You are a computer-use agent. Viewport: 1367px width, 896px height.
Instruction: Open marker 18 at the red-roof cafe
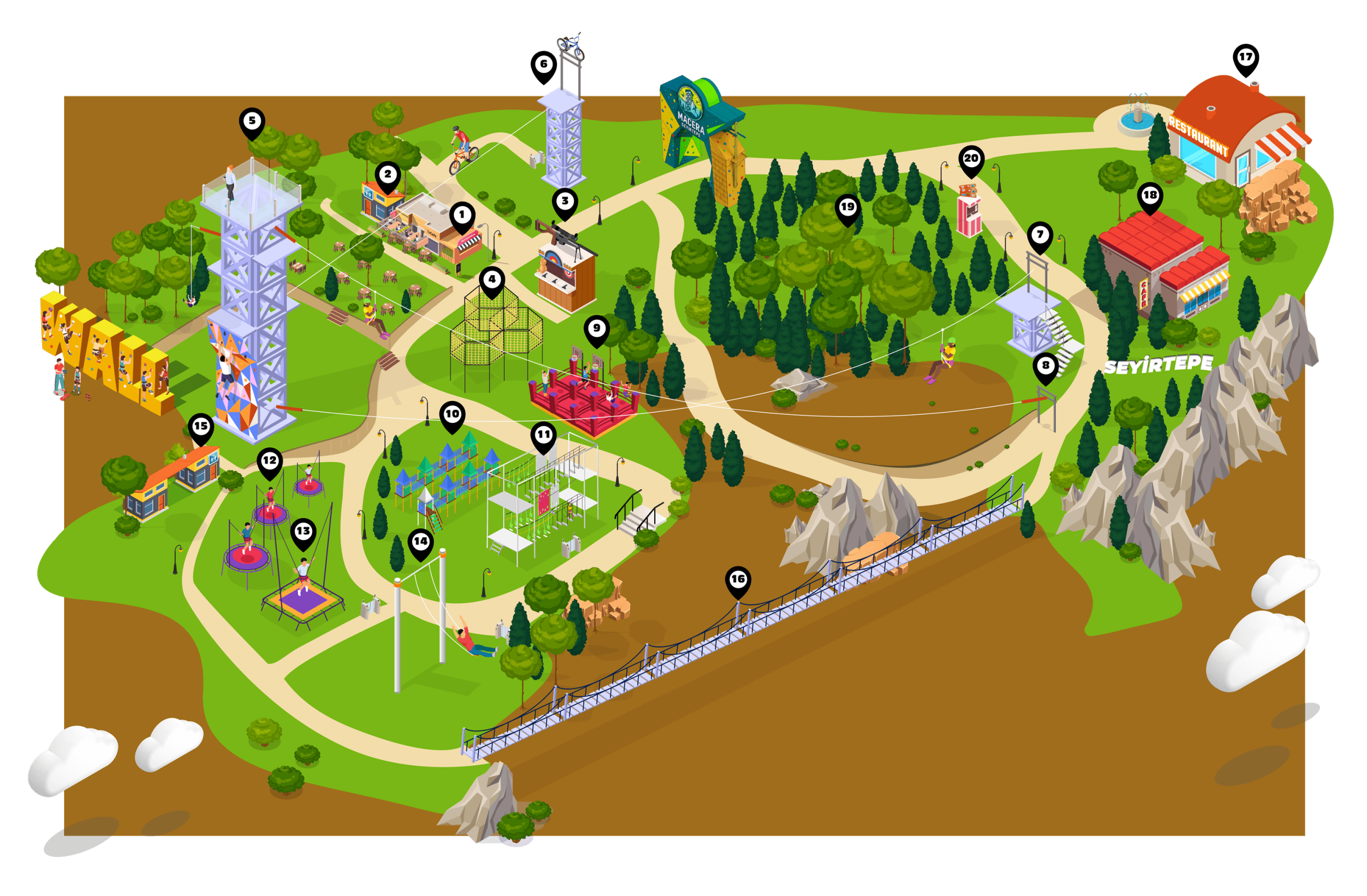pyautogui.click(x=1150, y=197)
